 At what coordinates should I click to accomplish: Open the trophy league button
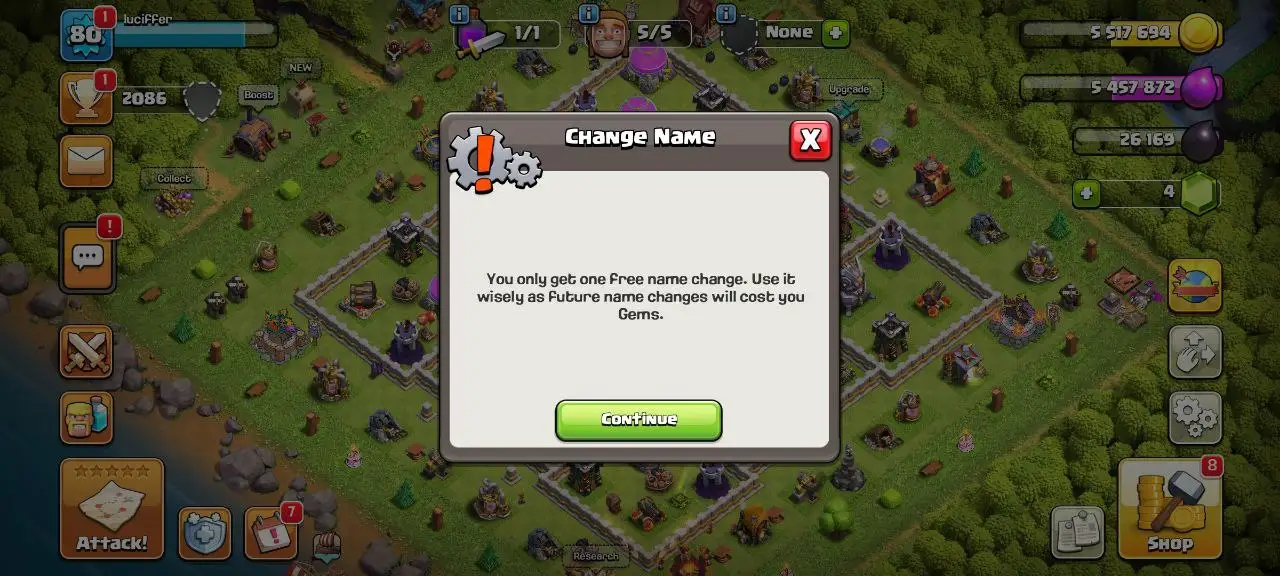[86, 98]
